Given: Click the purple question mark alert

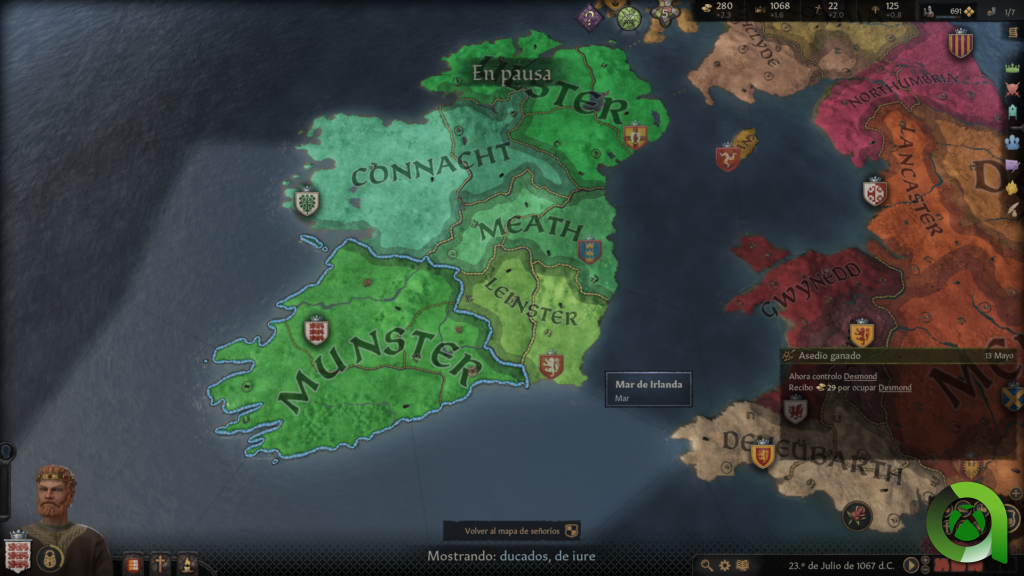Looking at the screenshot, I should pyautogui.click(x=590, y=18).
